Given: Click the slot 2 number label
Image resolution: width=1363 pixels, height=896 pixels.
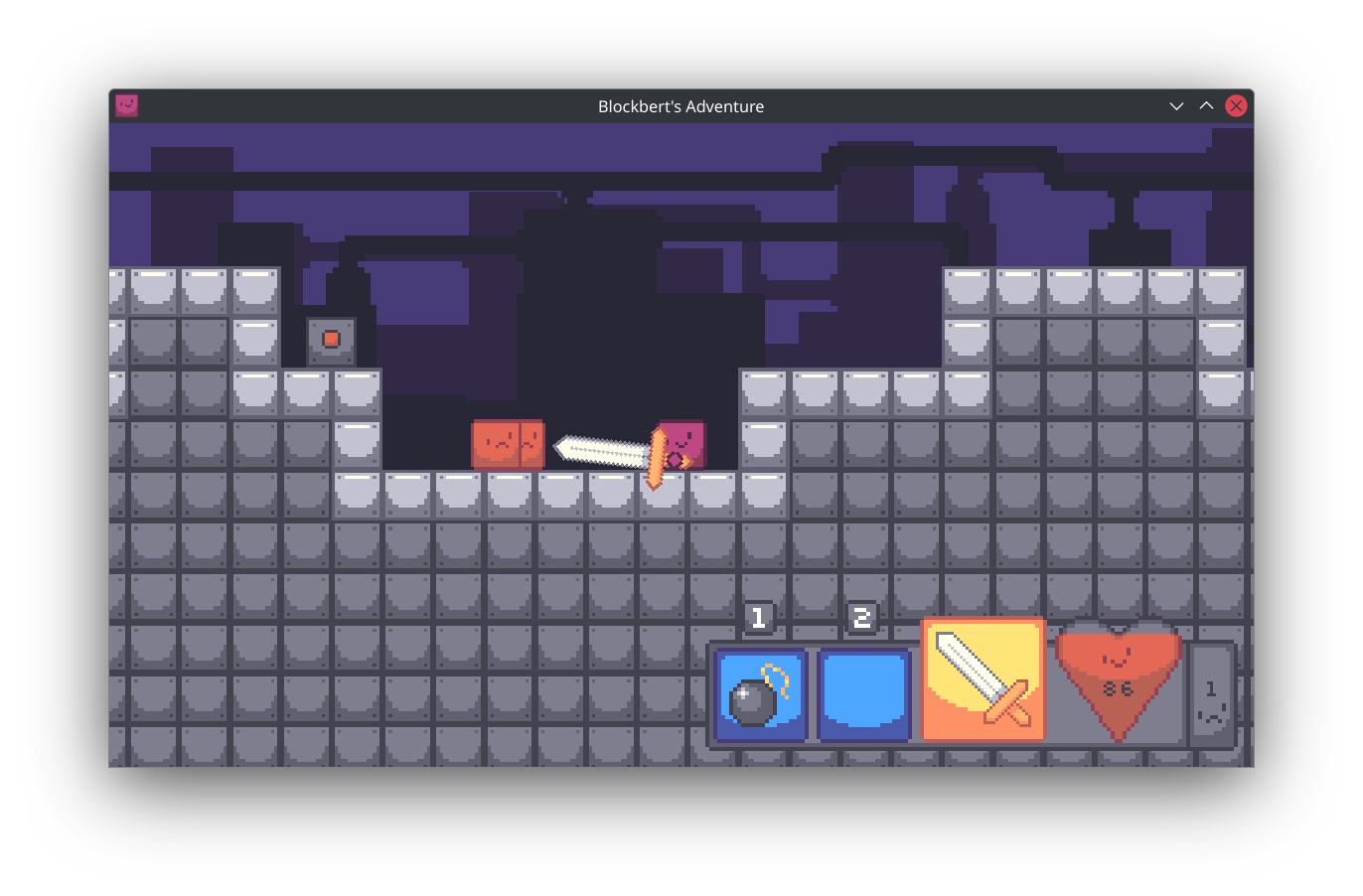Looking at the screenshot, I should (862, 618).
